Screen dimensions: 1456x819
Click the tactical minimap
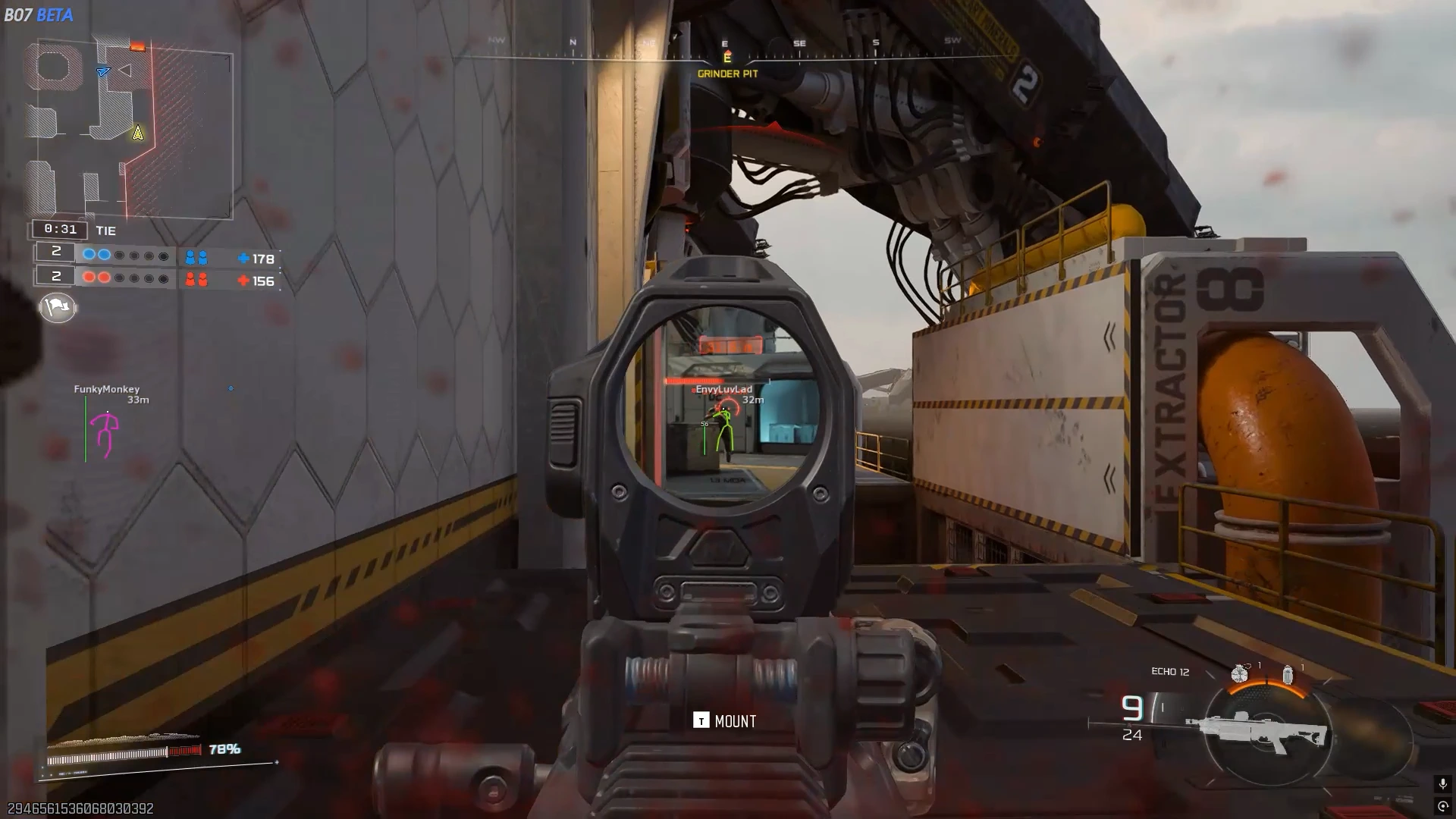tap(129, 129)
